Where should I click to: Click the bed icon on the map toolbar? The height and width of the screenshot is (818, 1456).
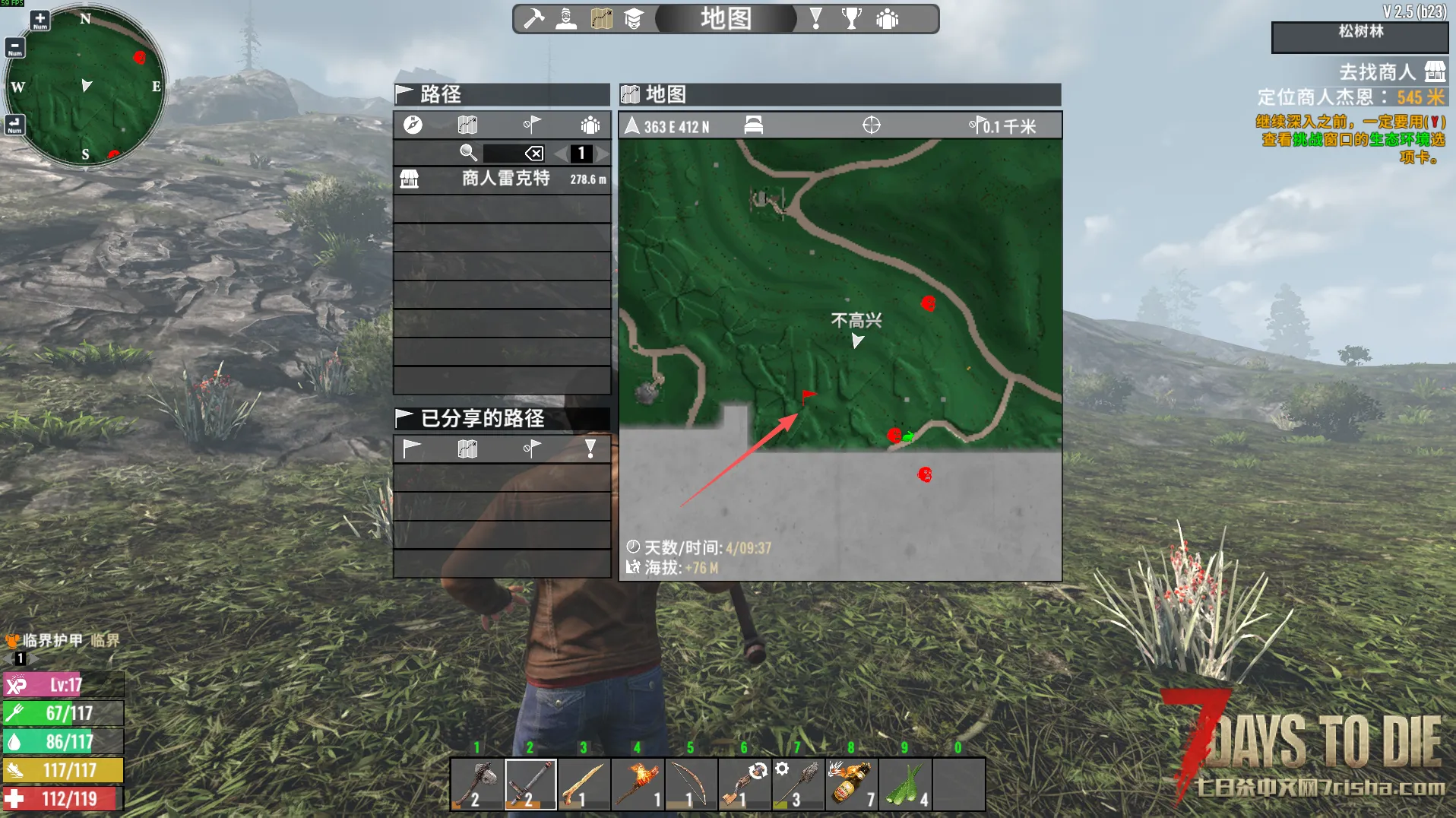click(753, 125)
